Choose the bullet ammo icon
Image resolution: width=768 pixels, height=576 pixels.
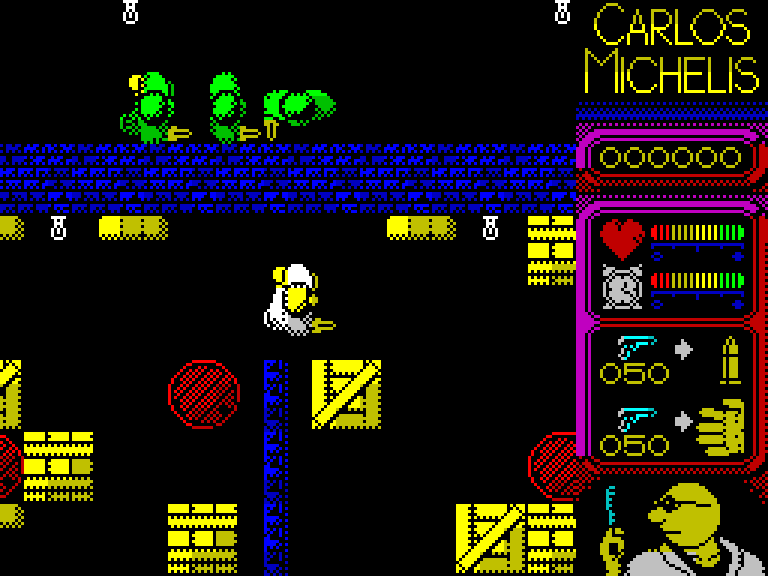click(730, 358)
